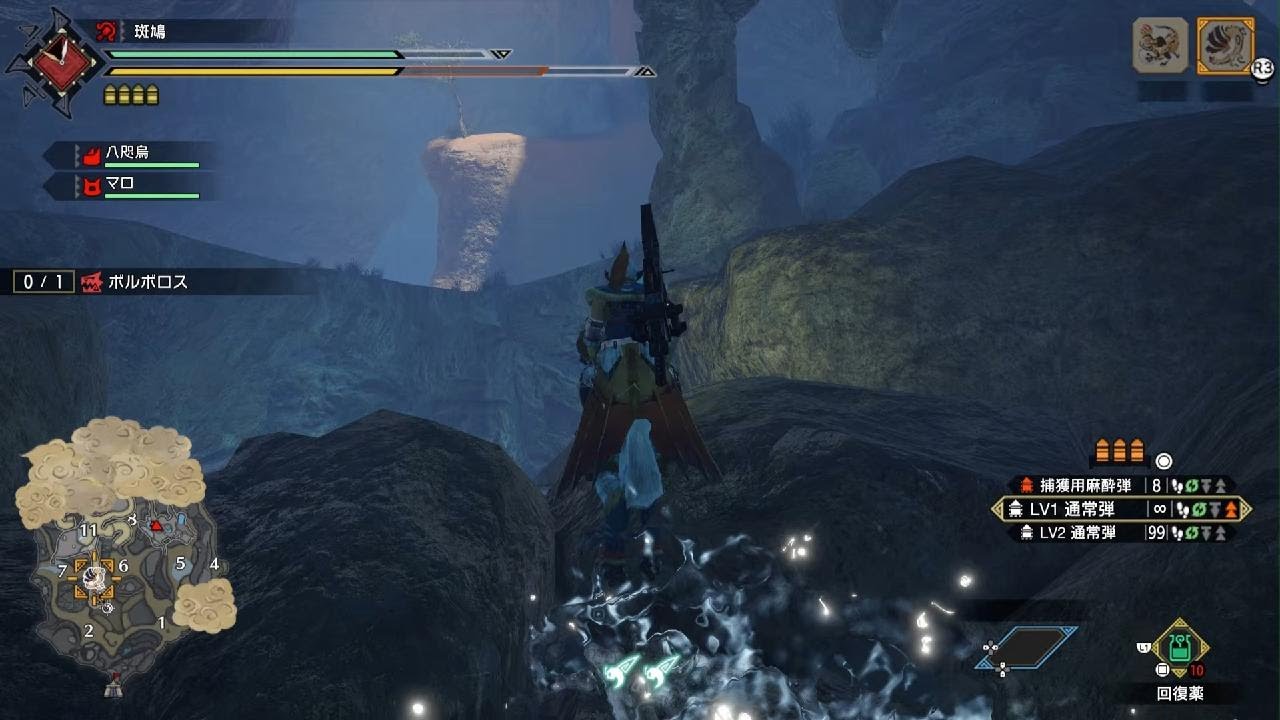Use the 回復薬 potion item

(x=1181, y=648)
